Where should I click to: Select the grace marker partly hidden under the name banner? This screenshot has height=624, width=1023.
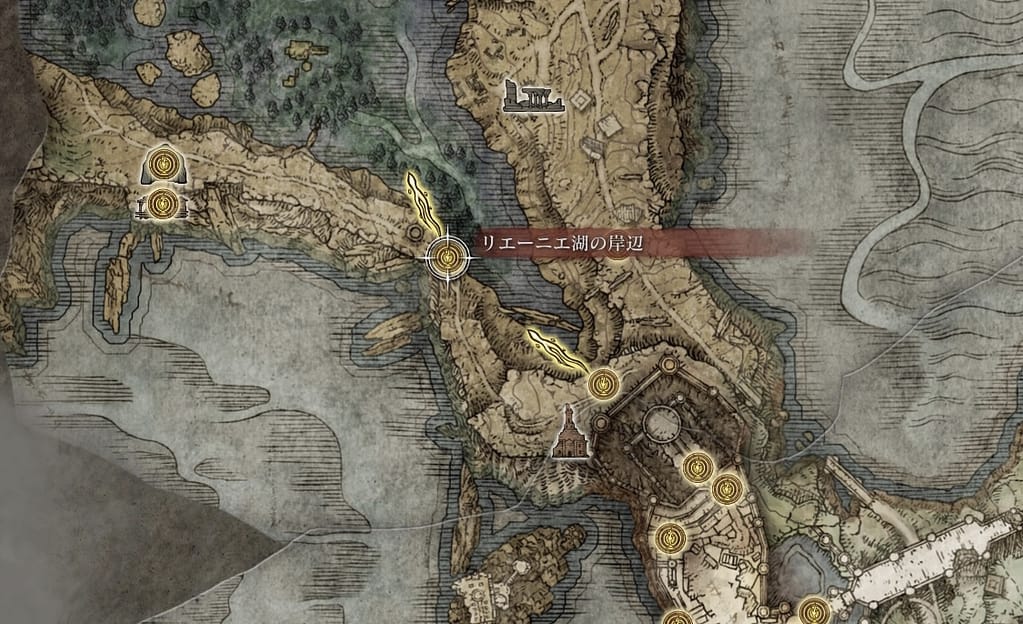pyautogui.click(x=619, y=249)
